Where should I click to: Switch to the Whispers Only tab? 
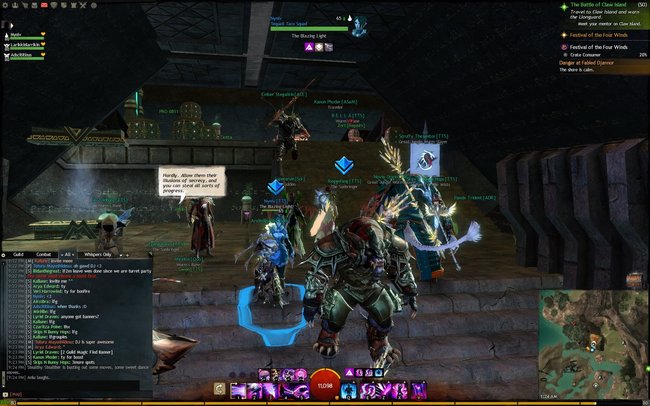click(98, 254)
